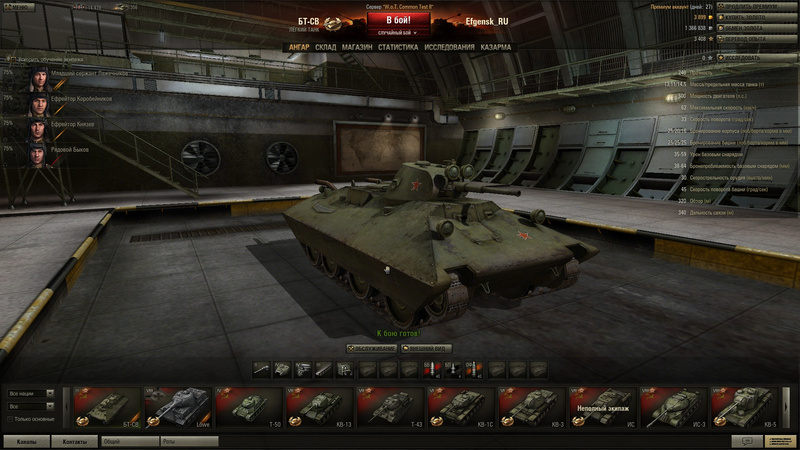Screen dimensions: 800x450
Task: Toggle the "Только основные" checkbox
Action: point(10,417)
